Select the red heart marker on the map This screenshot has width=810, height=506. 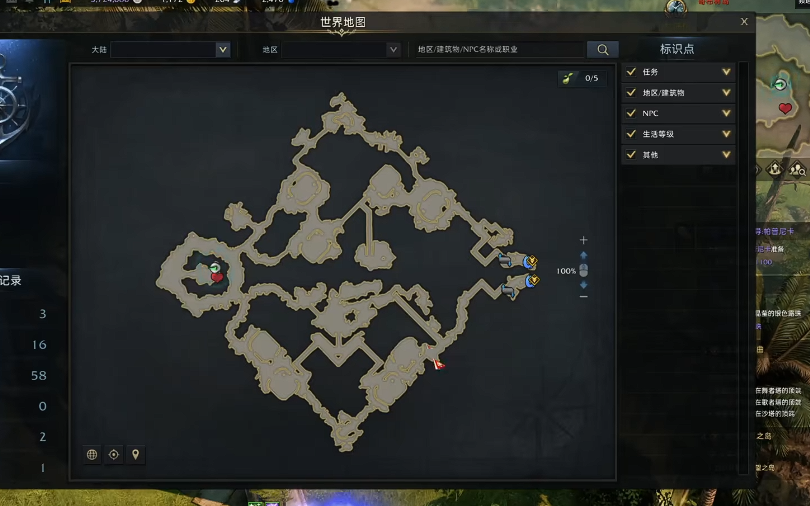pyautogui.click(x=217, y=277)
